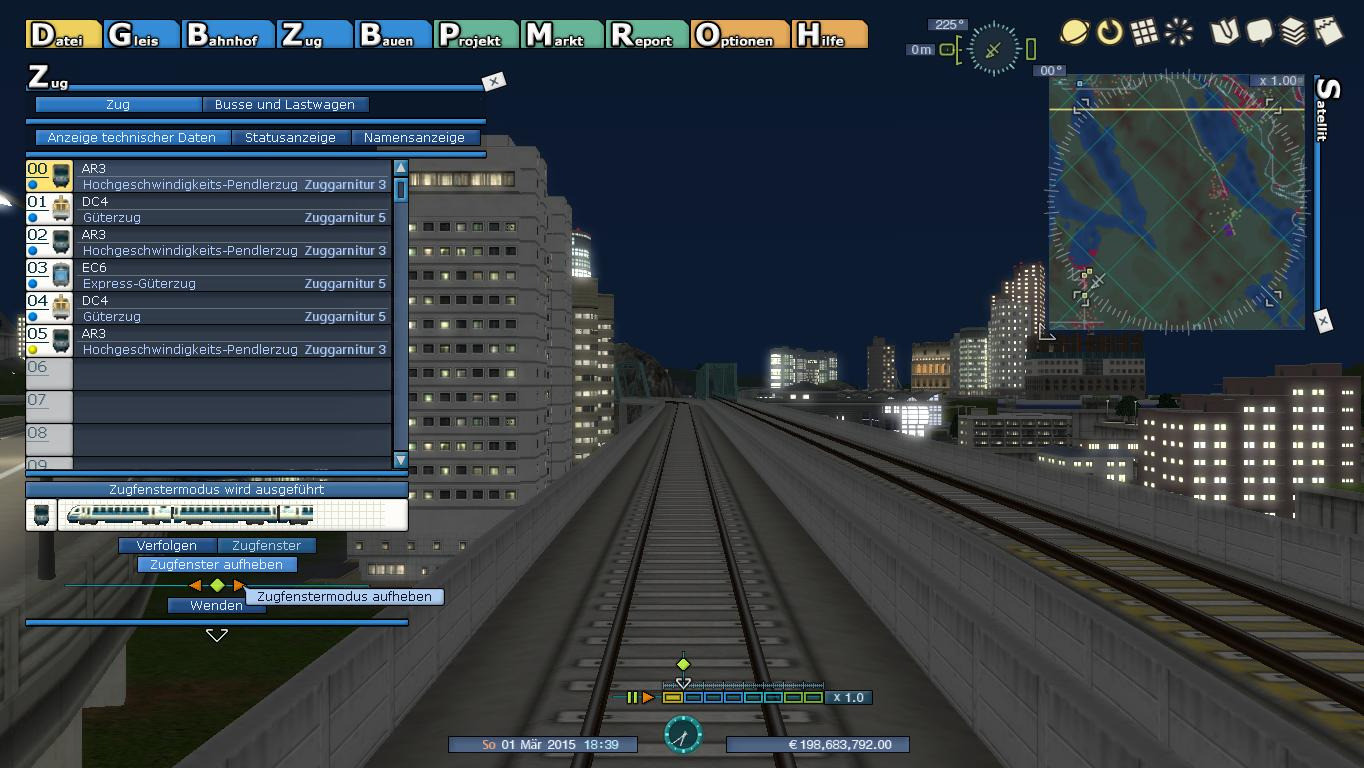Show the Statusanzeige view
Viewport: 1364px width, 768px height.
coord(290,137)
